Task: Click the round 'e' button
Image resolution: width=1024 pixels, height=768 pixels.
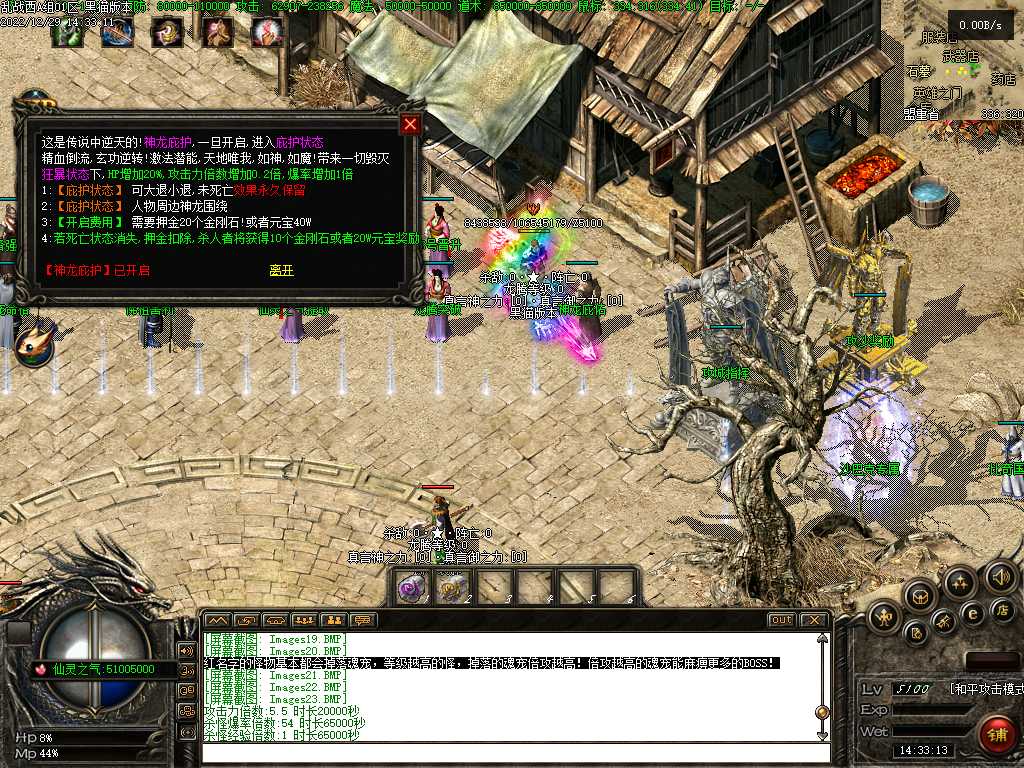Action: 971,613
